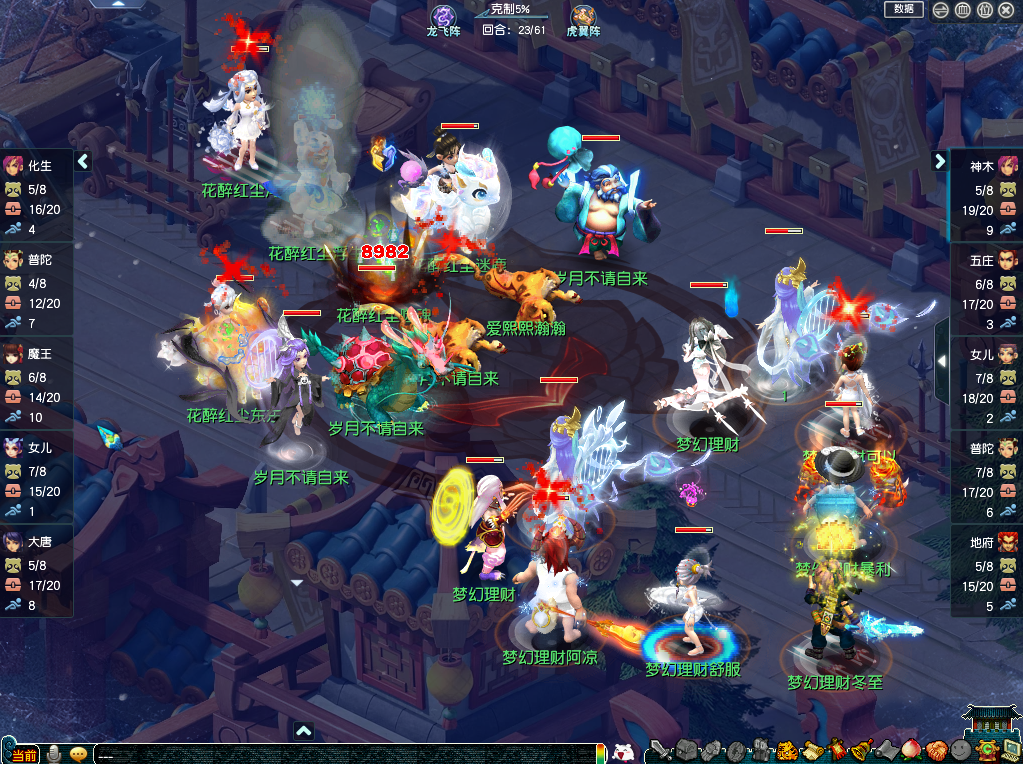Click the swap arrows button at top right

940,10
